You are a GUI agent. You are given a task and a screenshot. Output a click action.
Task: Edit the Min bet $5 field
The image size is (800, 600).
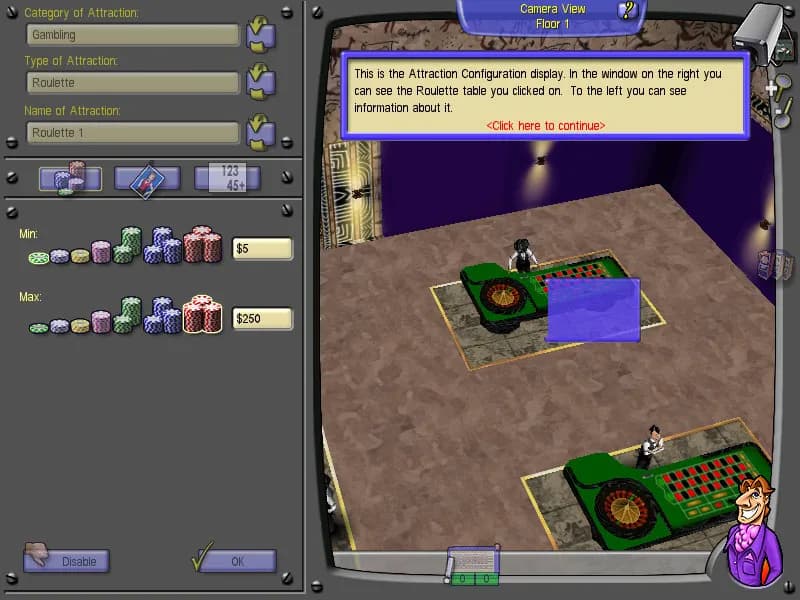[x=262, y=249]
